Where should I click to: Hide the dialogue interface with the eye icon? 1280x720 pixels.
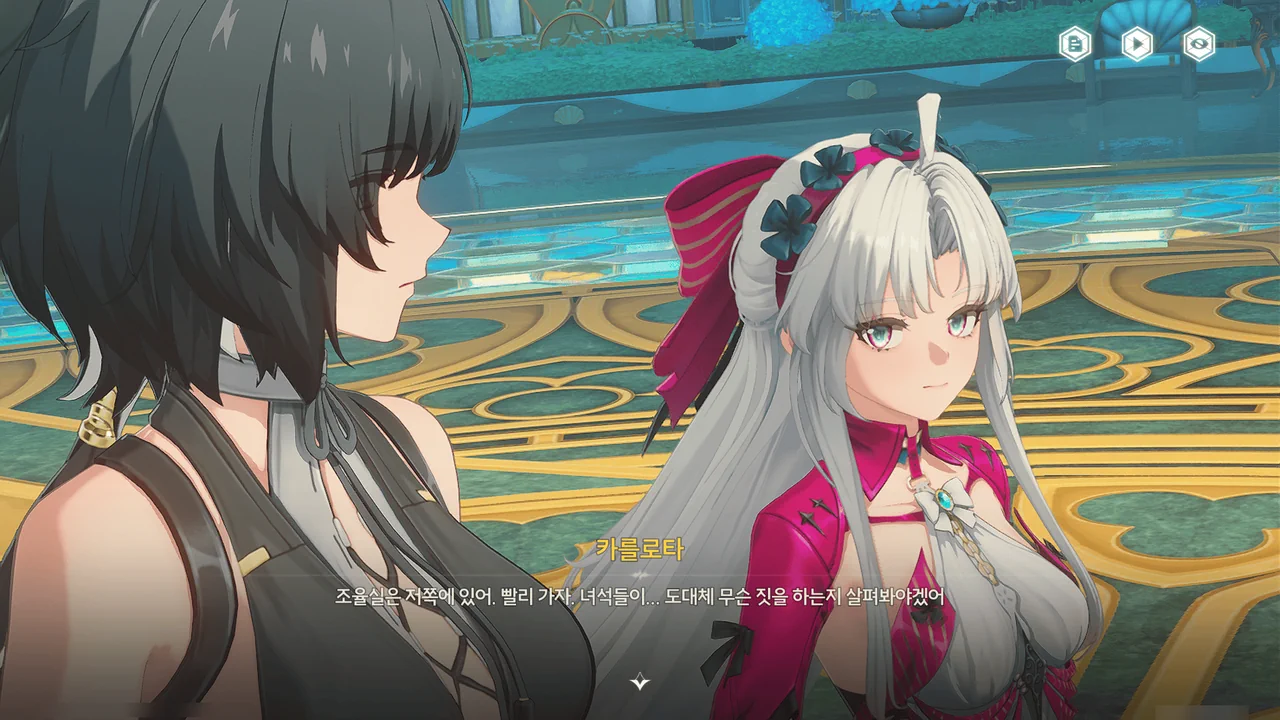point(1199,44)
